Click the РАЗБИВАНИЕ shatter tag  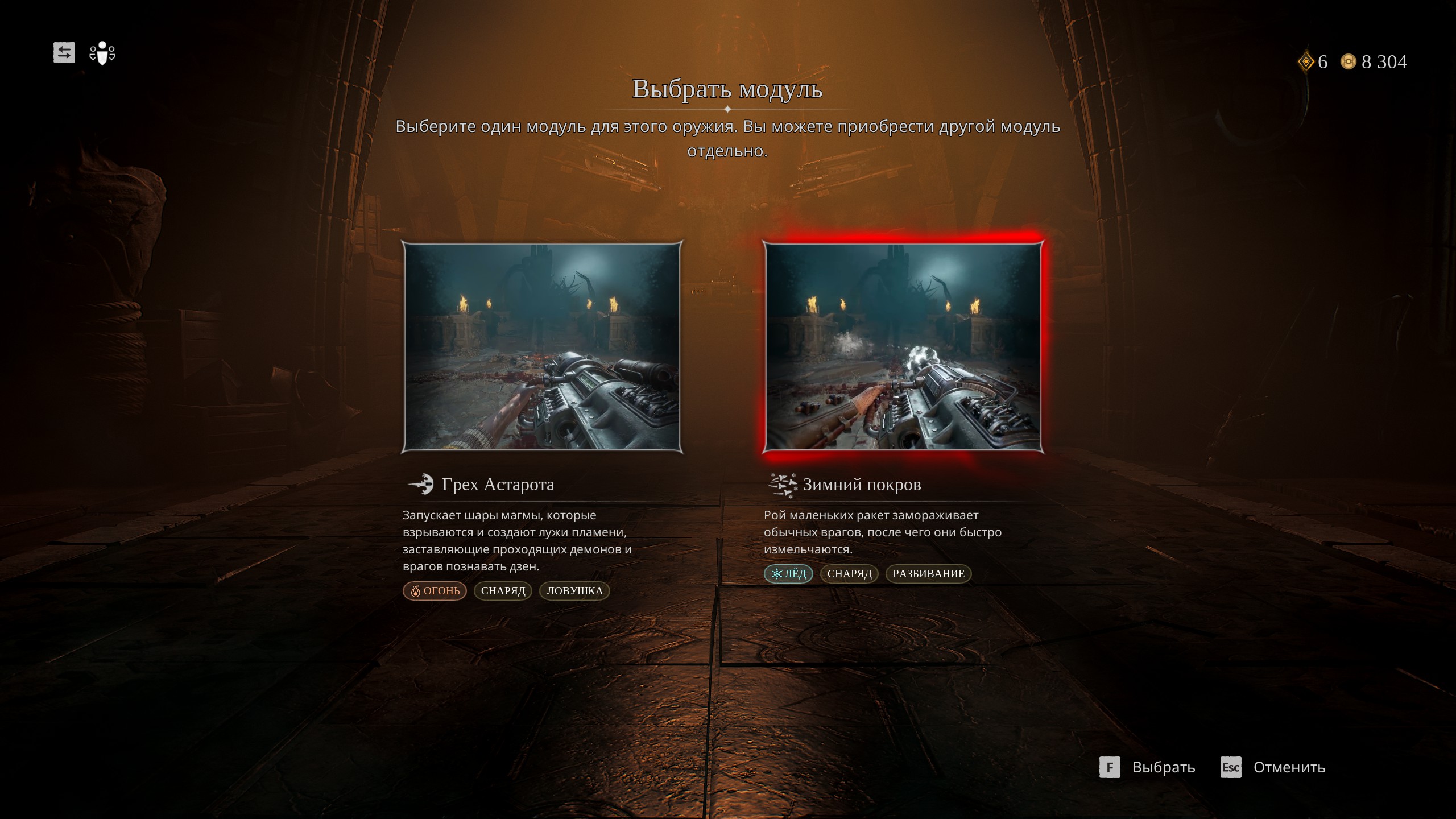pyautogui.click(x=928, y=574)
